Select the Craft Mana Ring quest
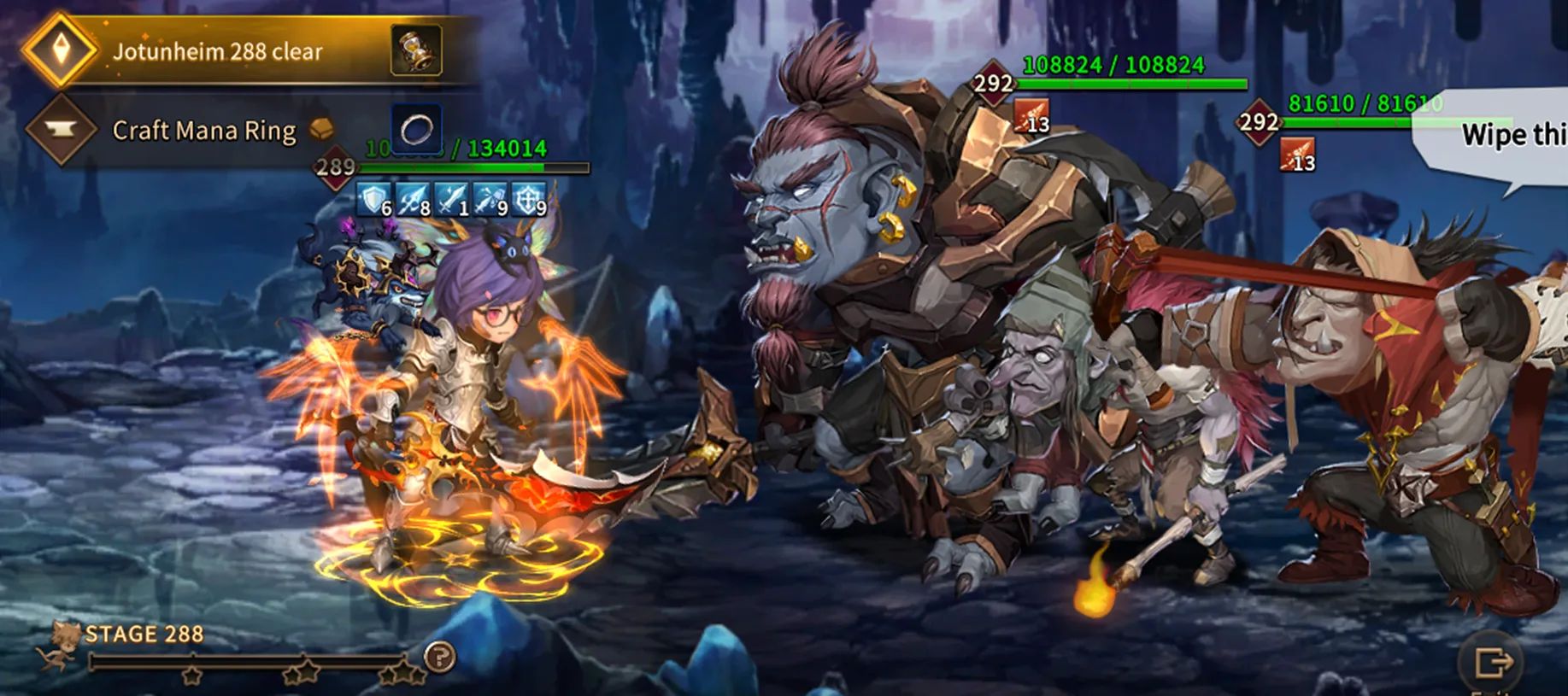This screenshot has width=1568, height=696. pos(204,131)
